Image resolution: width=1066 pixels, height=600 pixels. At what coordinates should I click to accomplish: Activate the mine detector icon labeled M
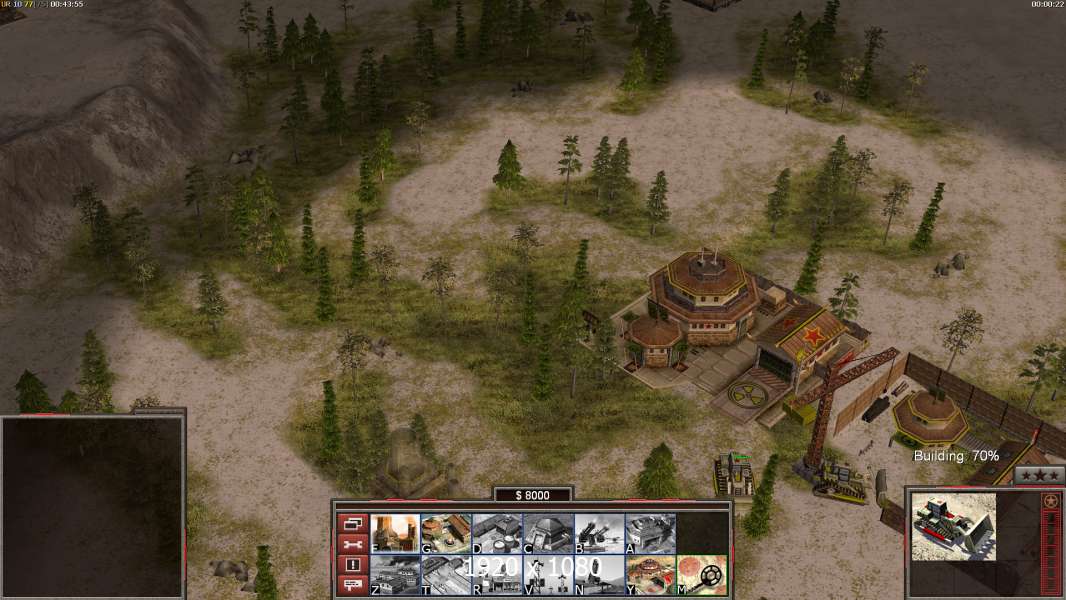(701, 575)
